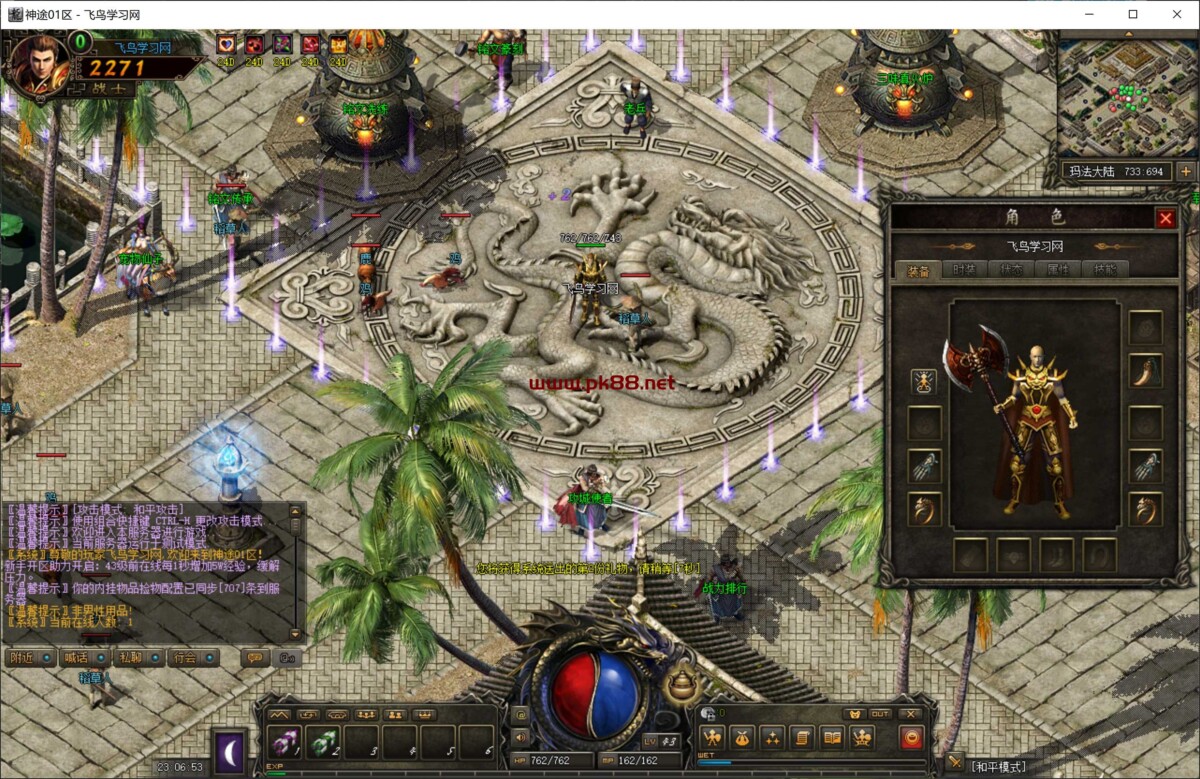Open the bag icon in the bottom menu
This screenshot has height=779, width=1200.
pos(742,738)
